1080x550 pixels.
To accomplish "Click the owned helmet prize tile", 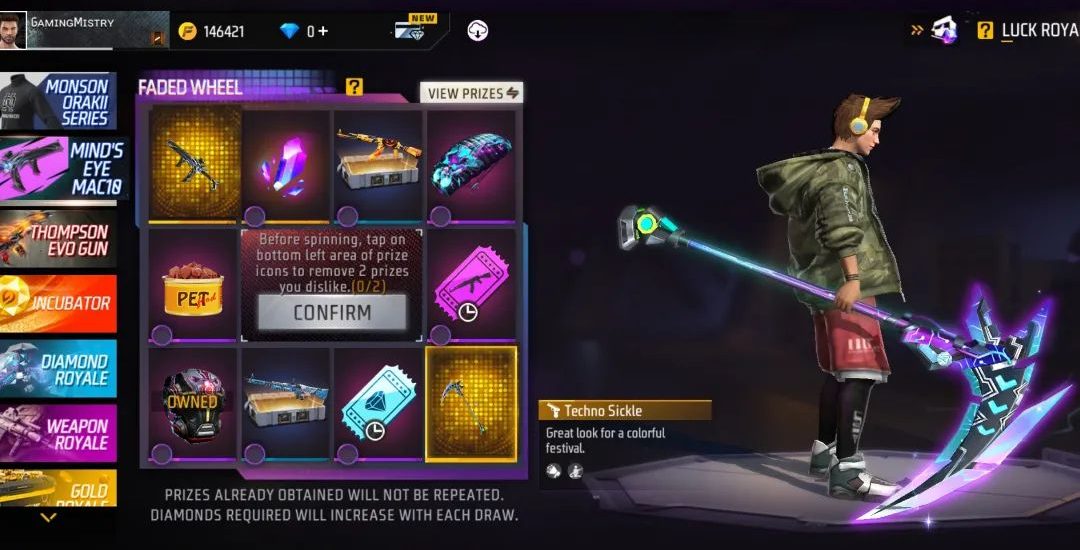I will tap(193, 403).
